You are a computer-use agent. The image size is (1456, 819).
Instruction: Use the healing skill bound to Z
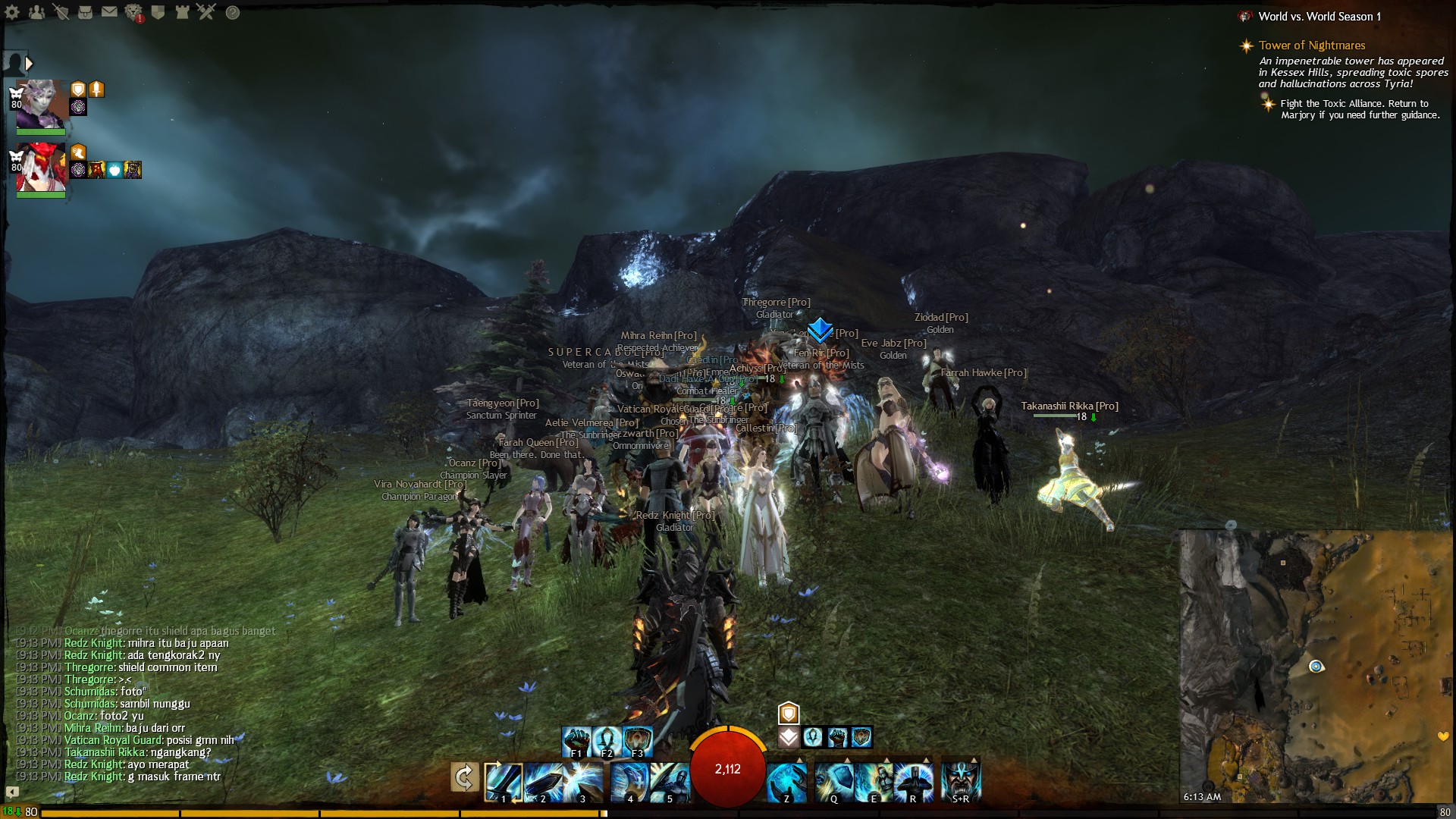click(x=786, y=781)
